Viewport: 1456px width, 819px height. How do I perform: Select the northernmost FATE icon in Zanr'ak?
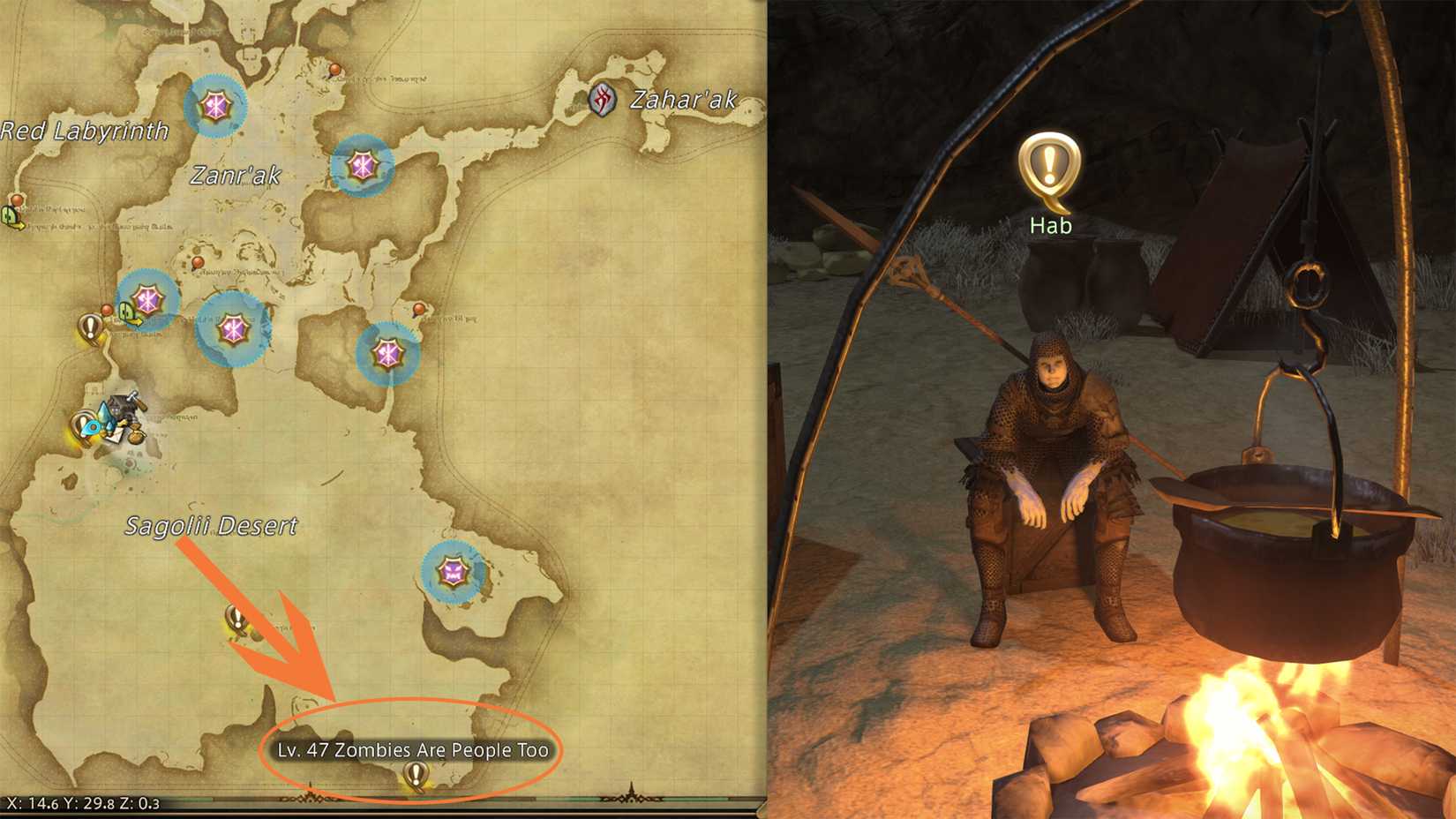click(216, 106)
